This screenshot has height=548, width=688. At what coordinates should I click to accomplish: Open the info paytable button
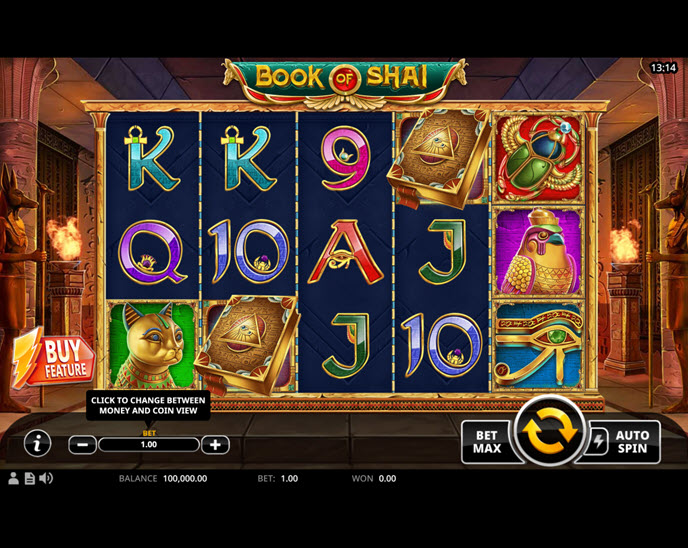coord(37,443)
